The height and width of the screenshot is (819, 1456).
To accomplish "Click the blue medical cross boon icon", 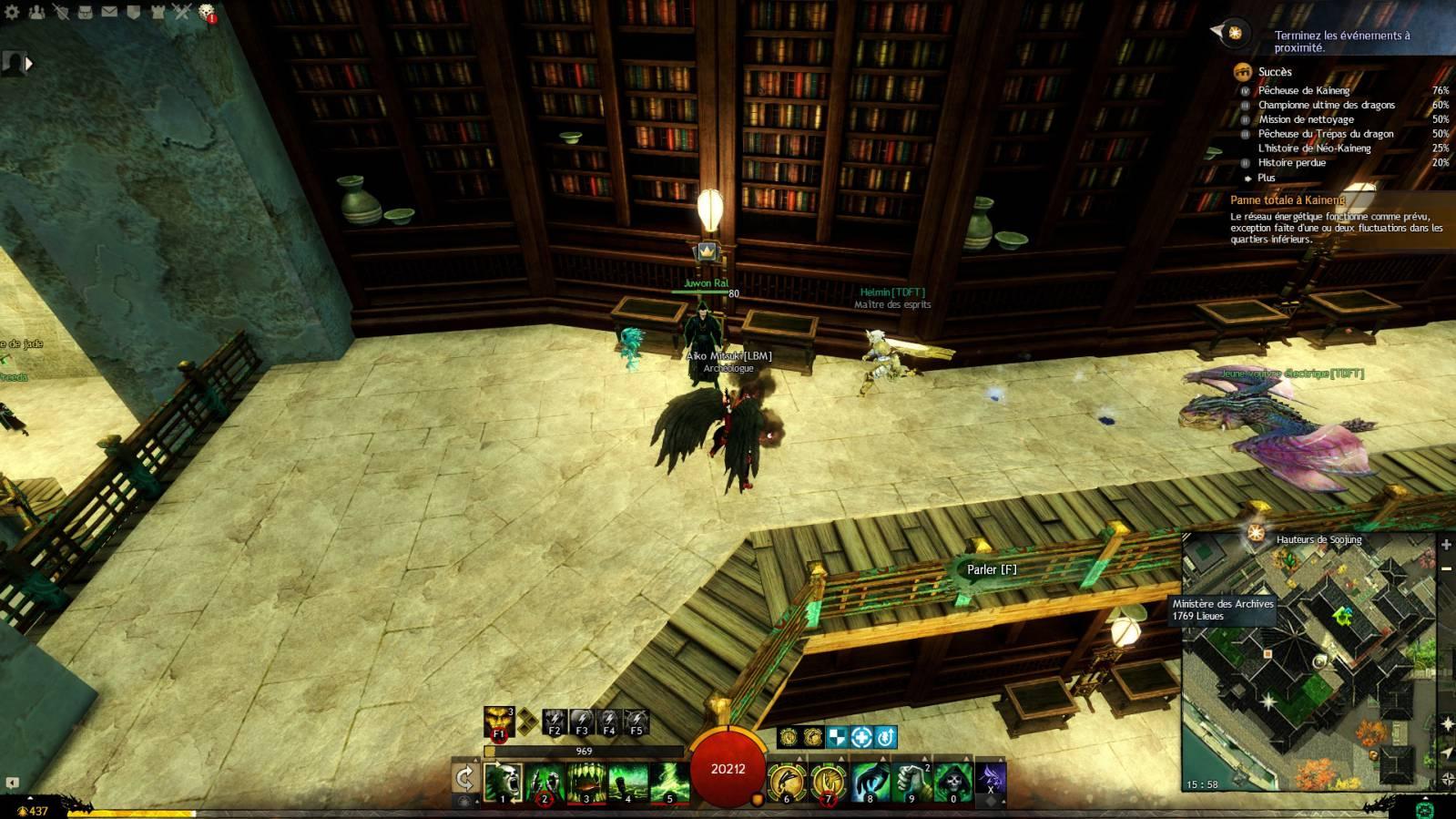I will coord(860,736).
